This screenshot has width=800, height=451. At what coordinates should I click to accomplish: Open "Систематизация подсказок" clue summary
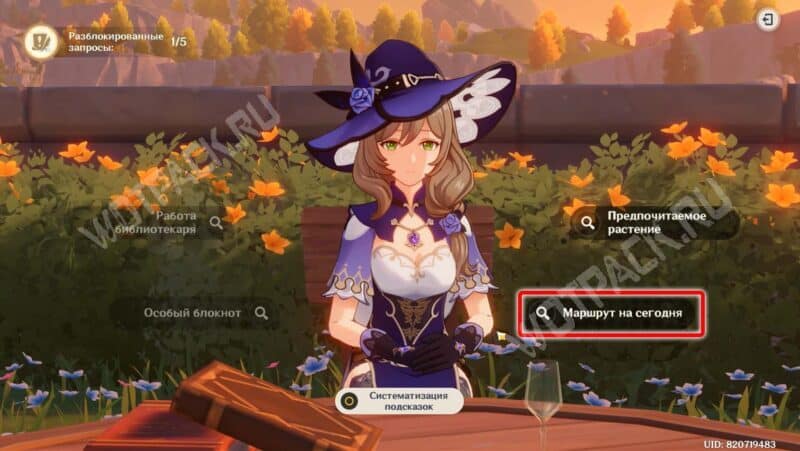point(402,401)
